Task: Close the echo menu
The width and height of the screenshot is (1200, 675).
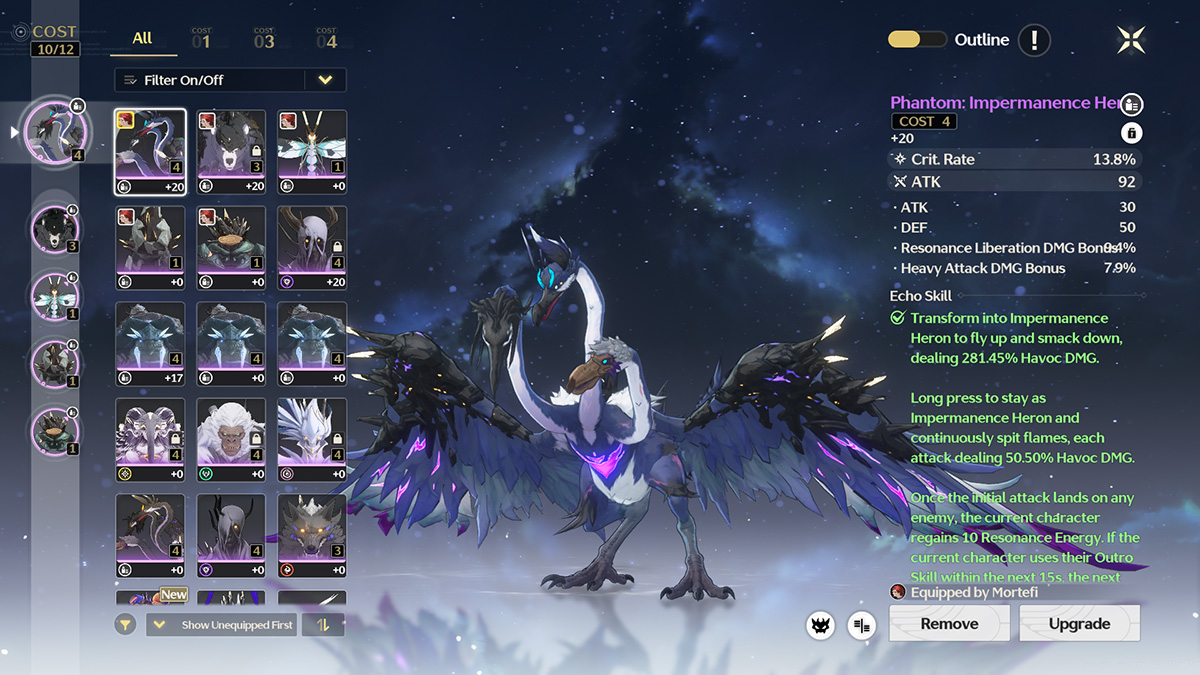Action: (1131, 40)
